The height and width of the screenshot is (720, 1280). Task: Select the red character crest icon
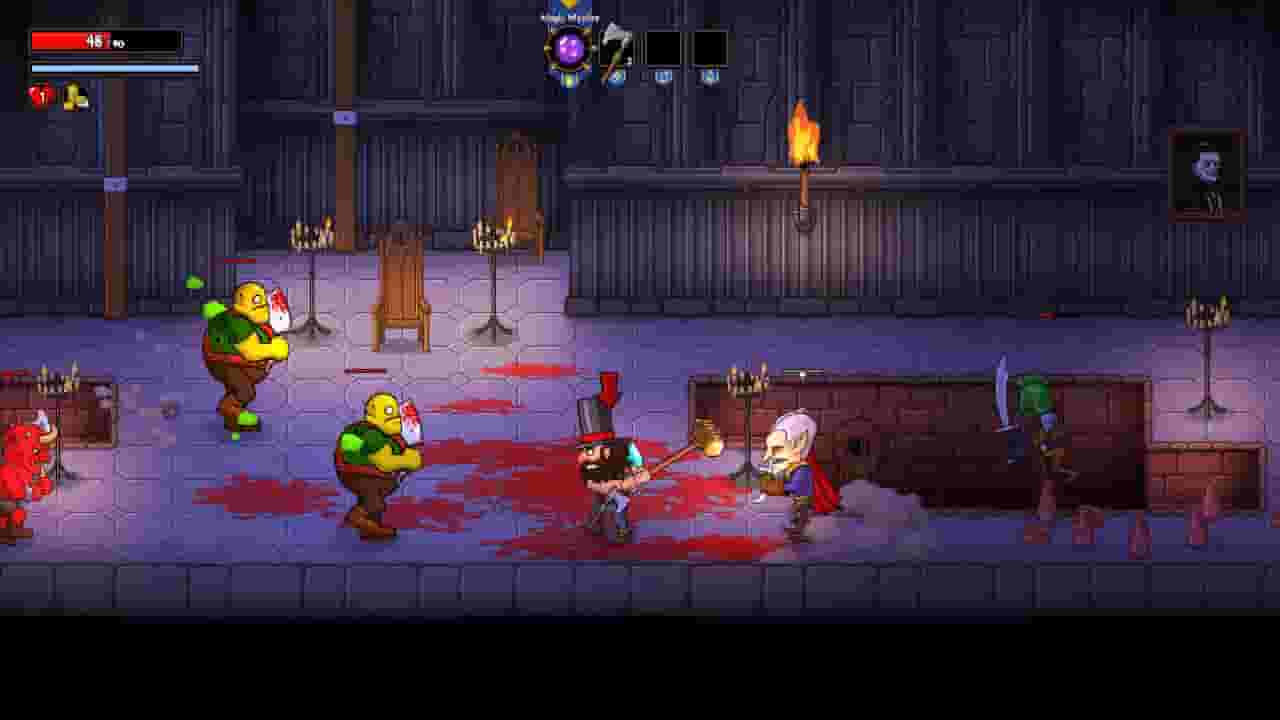click(x=42, y=93)
